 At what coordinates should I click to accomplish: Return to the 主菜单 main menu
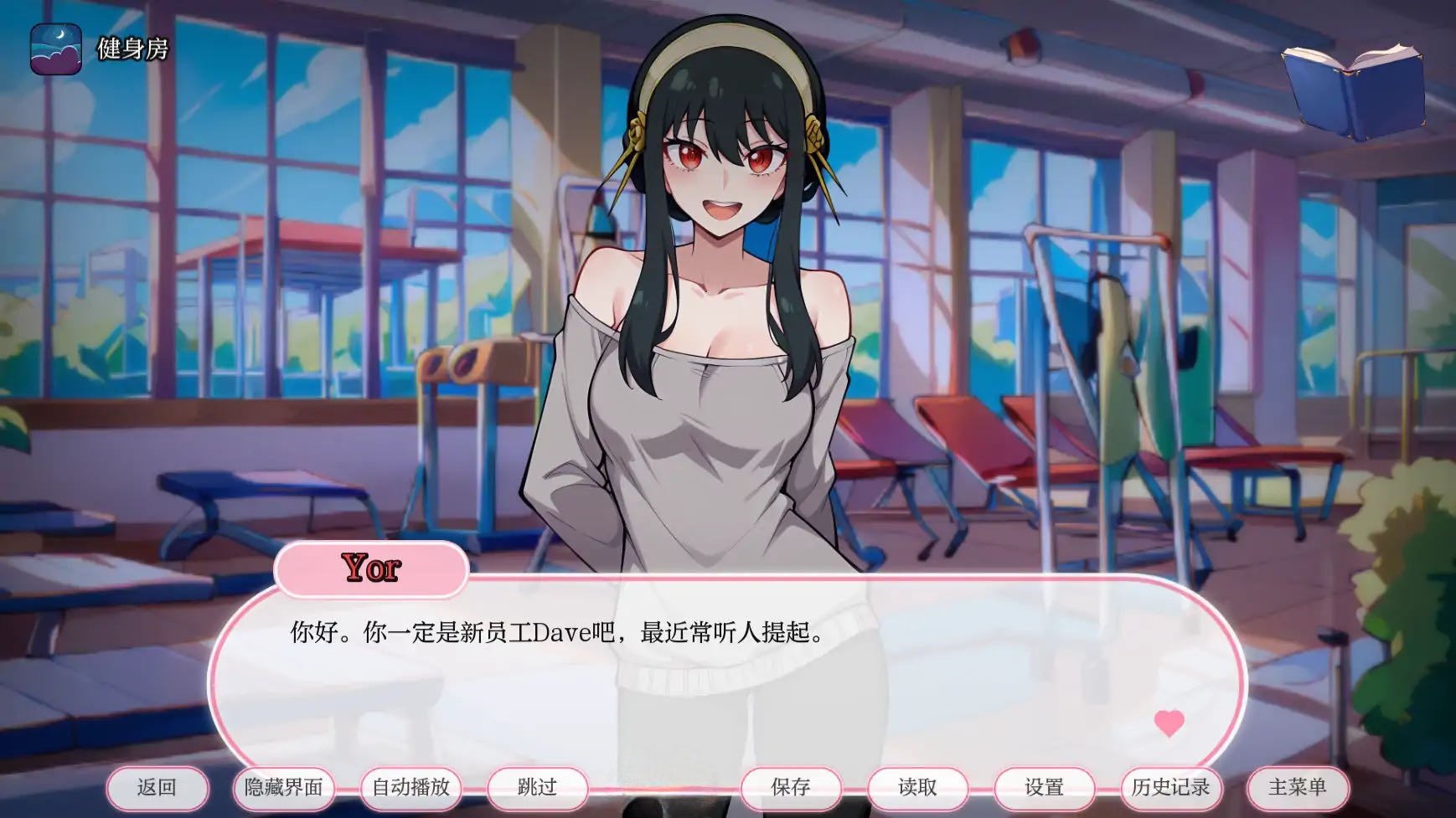tap(1298, 788)
